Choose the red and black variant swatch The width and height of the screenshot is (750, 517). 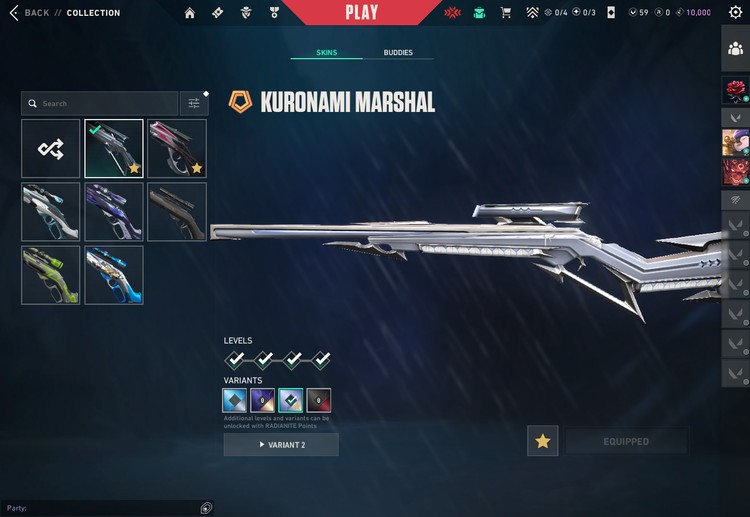pyautogui.click(x=319, y=400)
